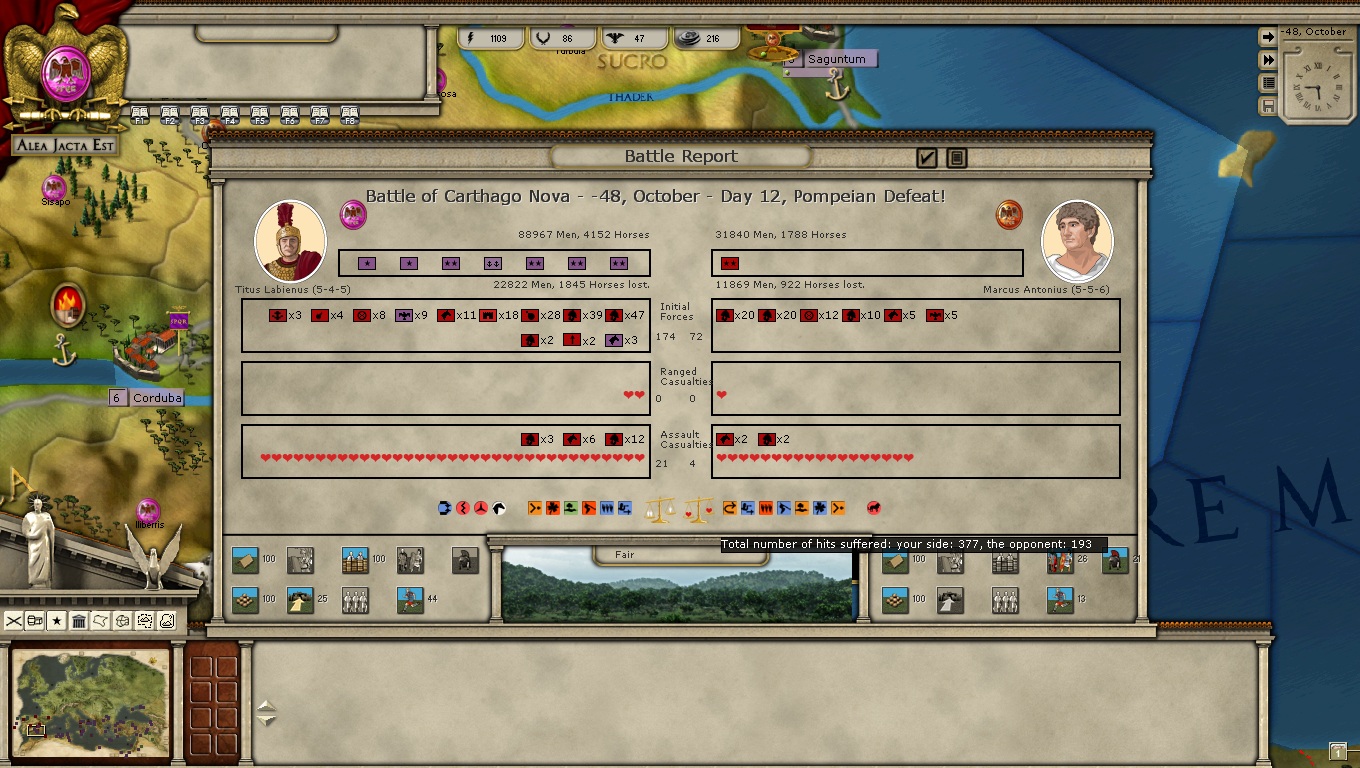Click the double-arrow fast forward button
1360x768 pixels.
1268,60
